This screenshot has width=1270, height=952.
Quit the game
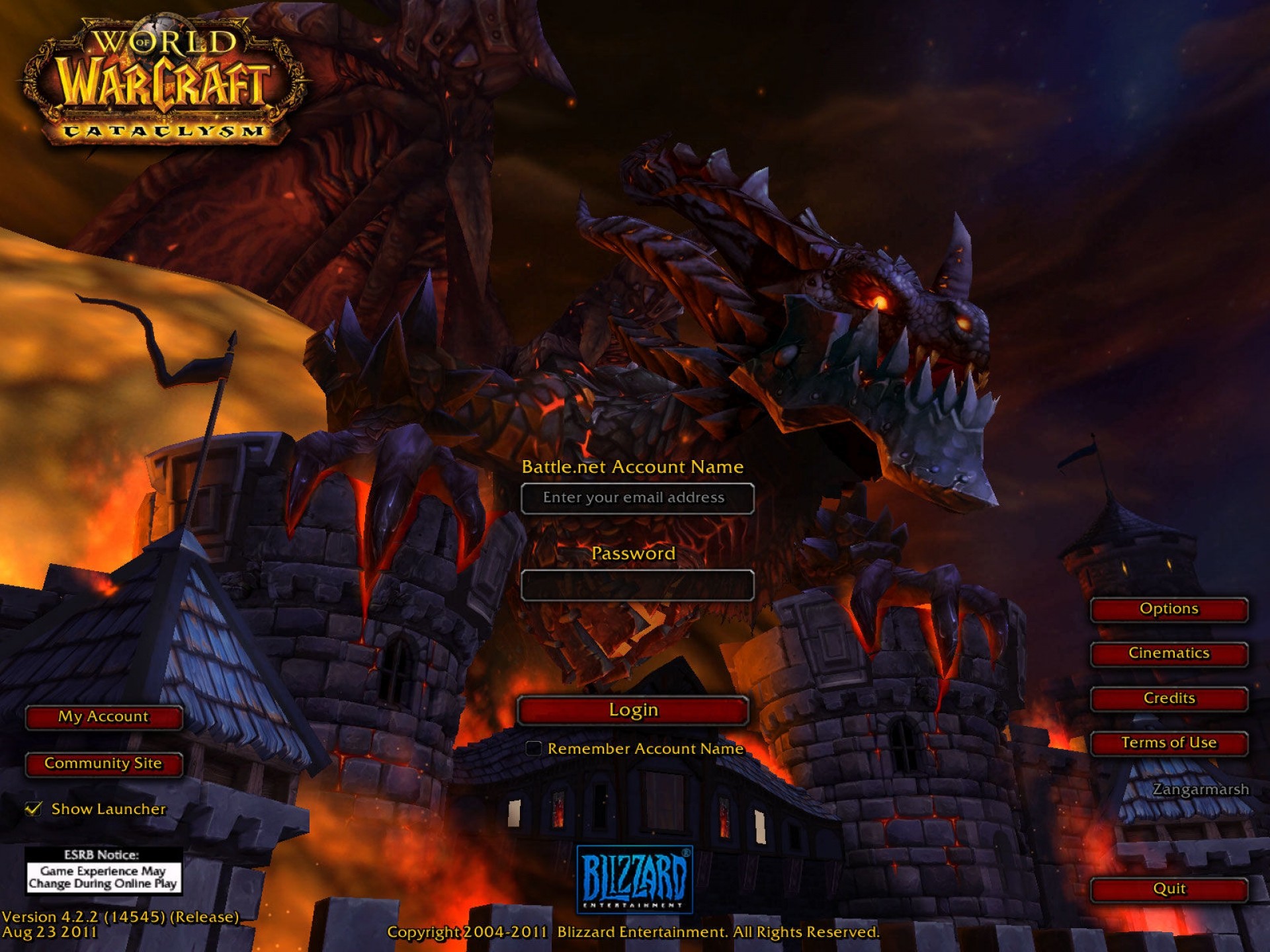(x=1169, y=889)
